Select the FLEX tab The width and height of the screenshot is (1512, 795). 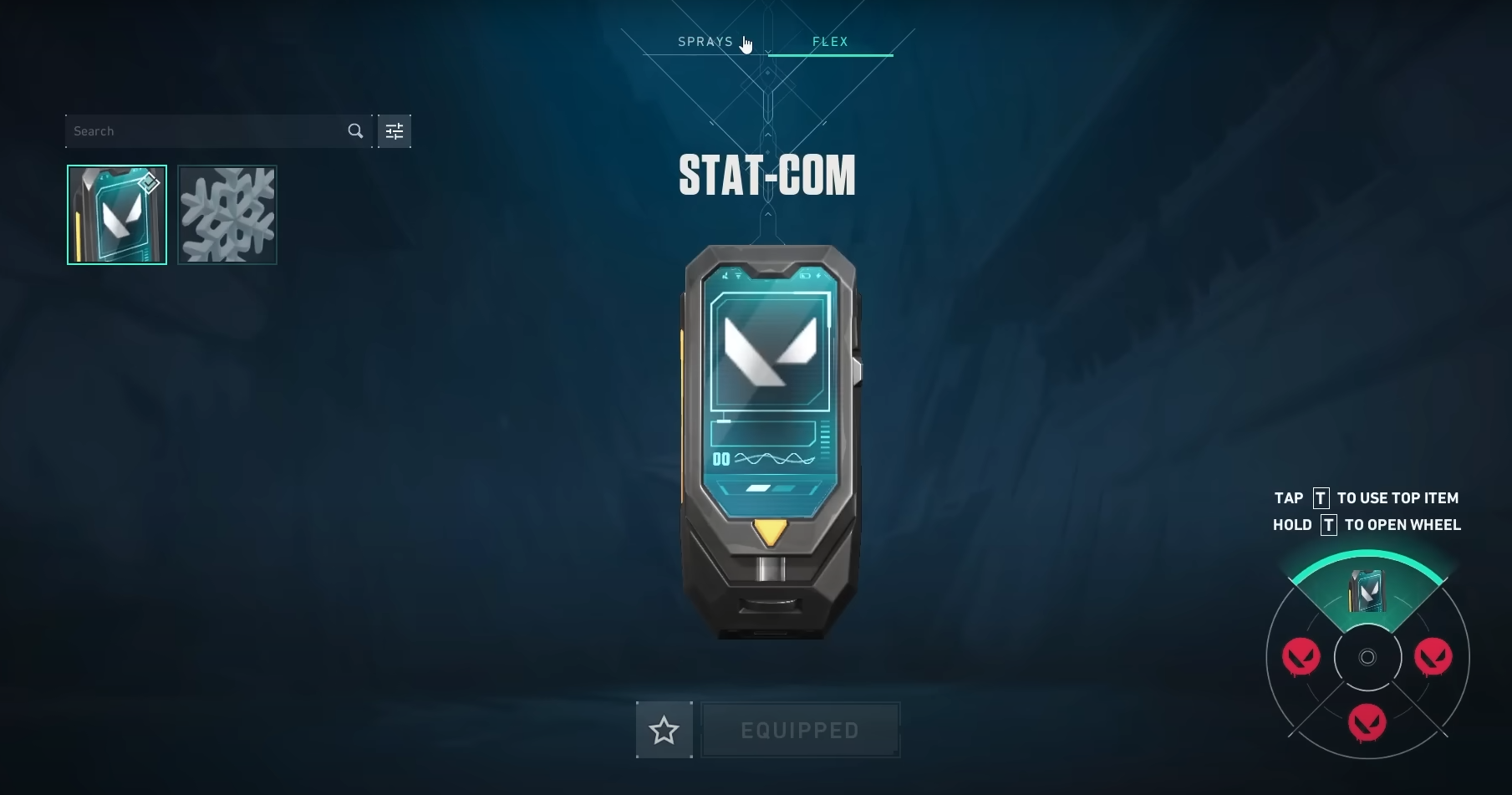[x=830, y=41]
